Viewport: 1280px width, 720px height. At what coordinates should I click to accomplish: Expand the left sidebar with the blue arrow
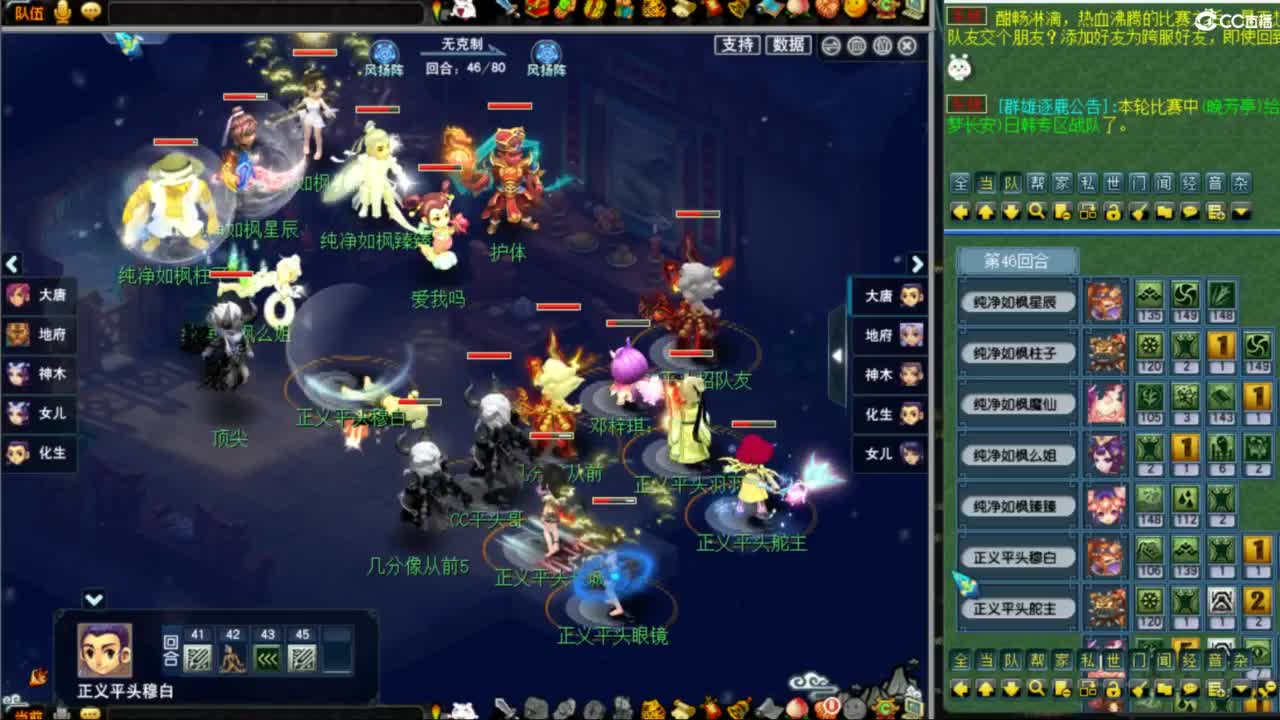pos(13,263)
